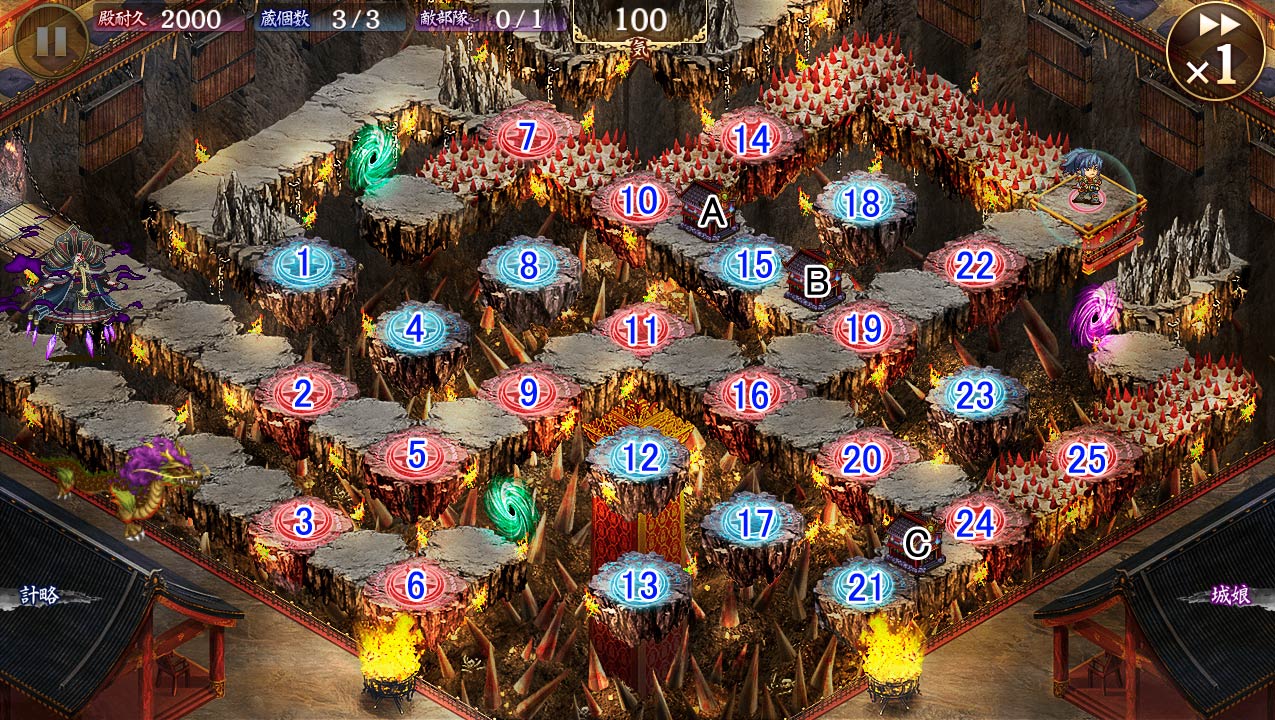This screenshot has width=1275, height=720.
Task: Open the 計略 stratagem panel
Action: [x=42, y=596]
